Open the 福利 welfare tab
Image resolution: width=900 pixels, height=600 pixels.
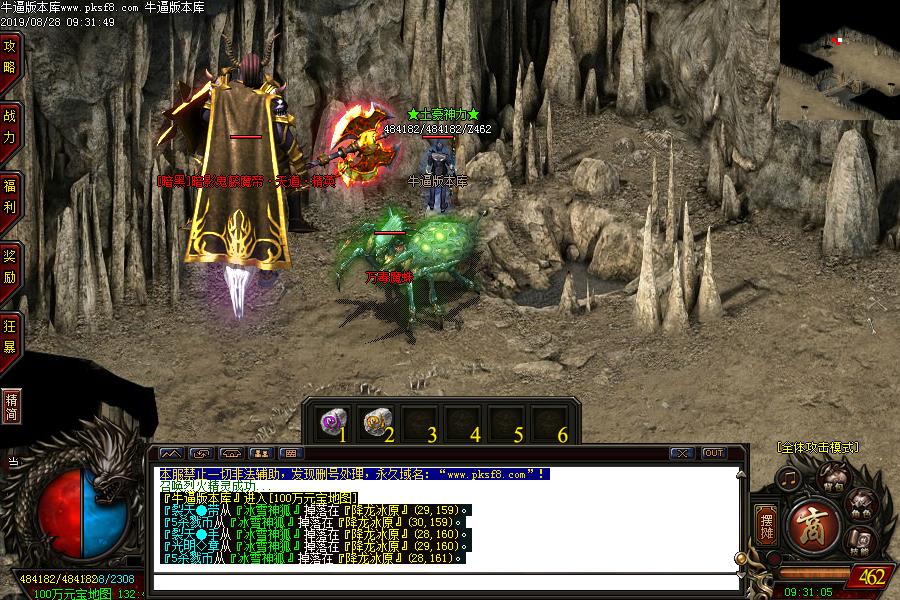pyautogui.click(x=10, y=195)
